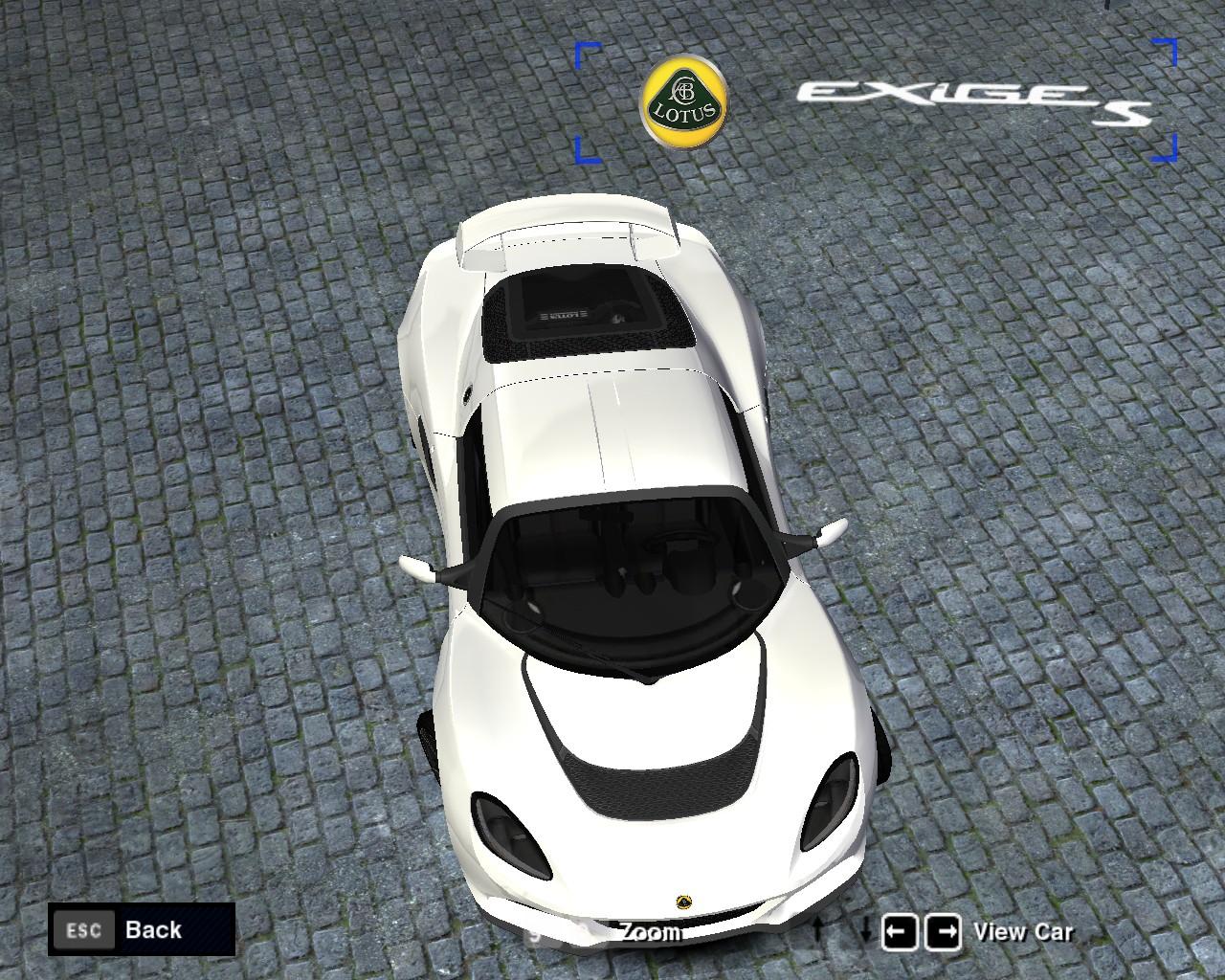1225x980 pixels.
Task: Rotate car view with the right arrow
Action: (944, 931)
